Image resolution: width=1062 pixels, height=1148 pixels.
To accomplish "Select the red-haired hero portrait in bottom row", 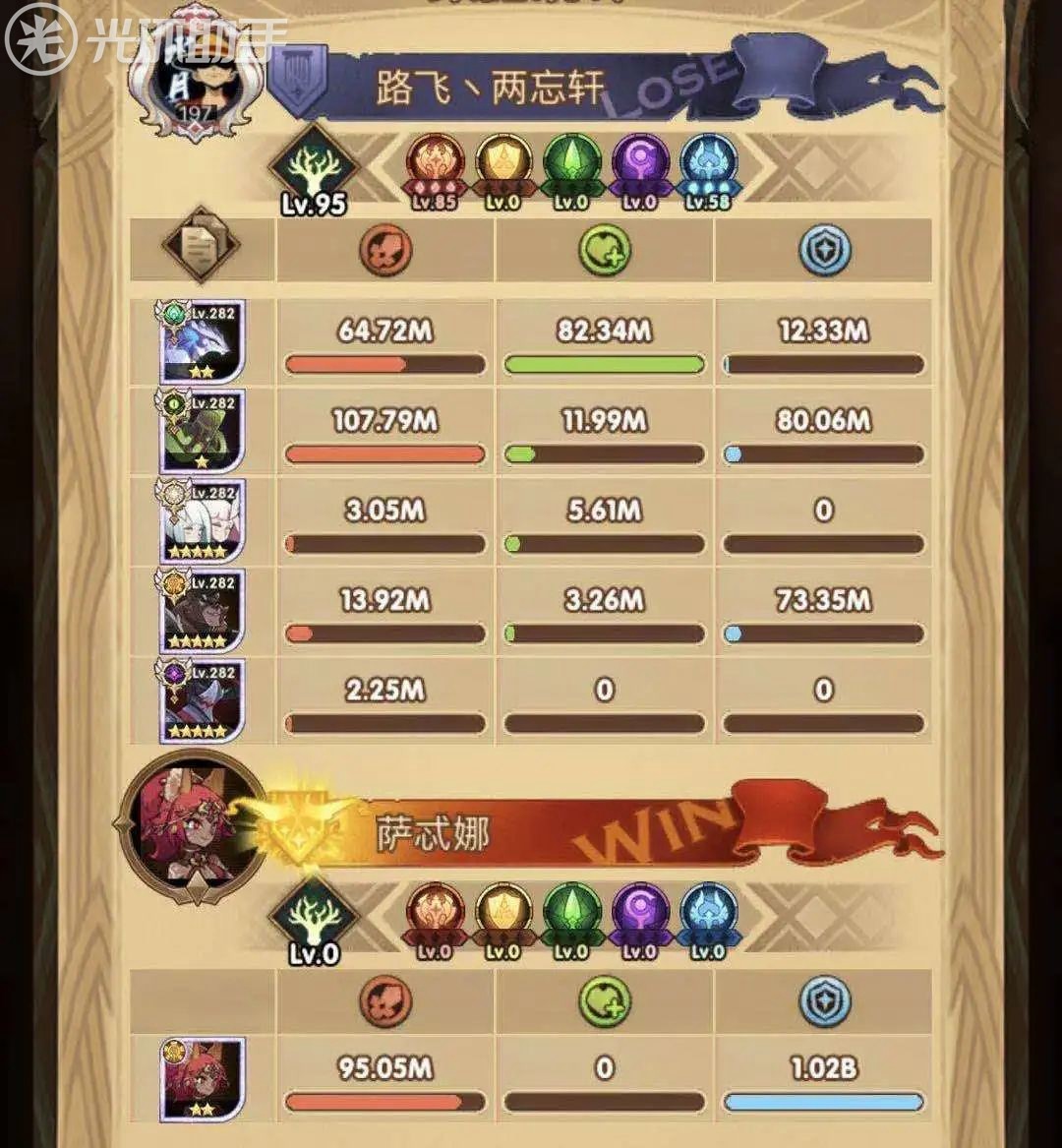I will pos(203,1079).
